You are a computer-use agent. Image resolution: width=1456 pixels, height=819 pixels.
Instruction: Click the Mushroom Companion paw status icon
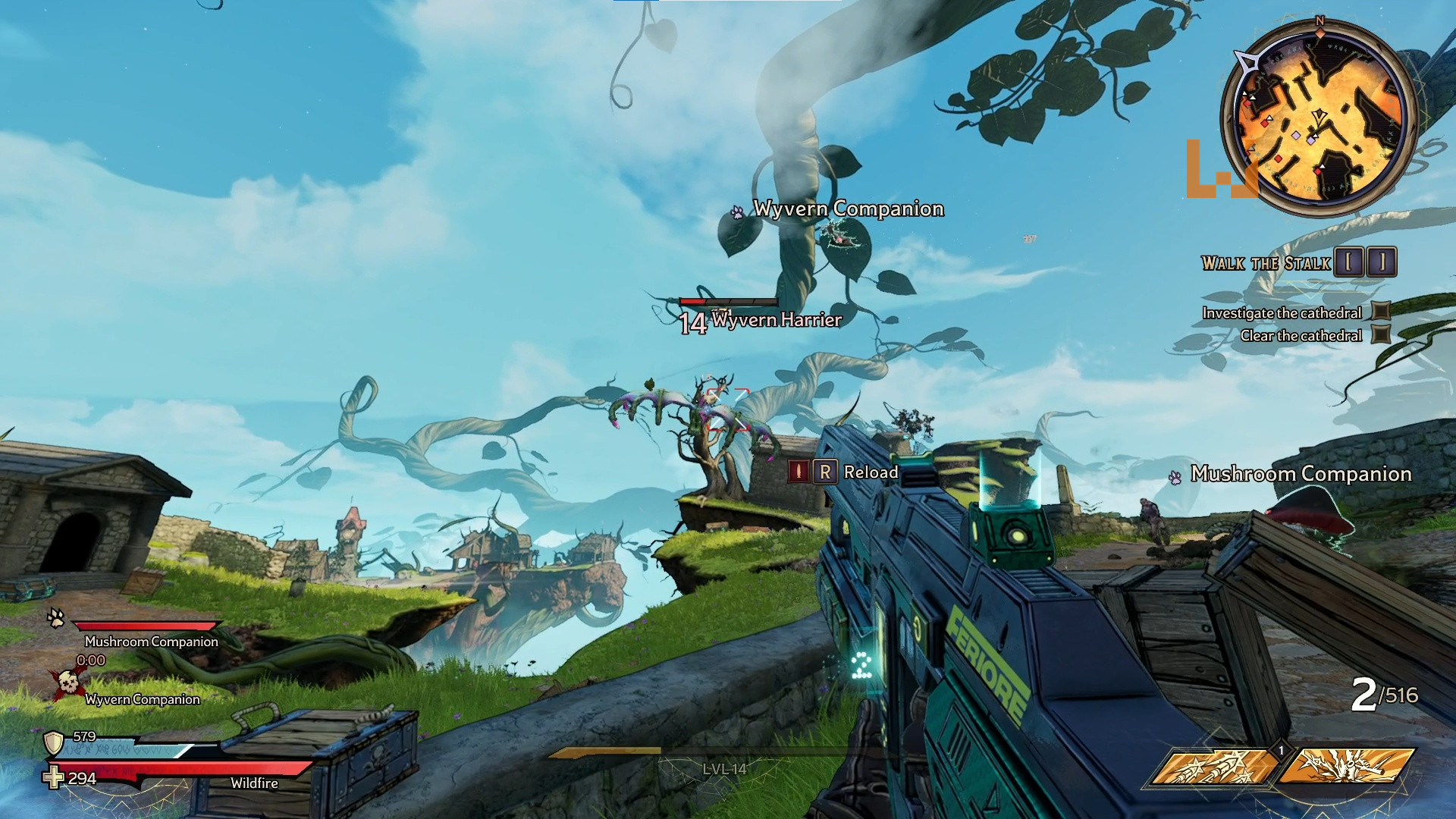[x=56, y=618]
